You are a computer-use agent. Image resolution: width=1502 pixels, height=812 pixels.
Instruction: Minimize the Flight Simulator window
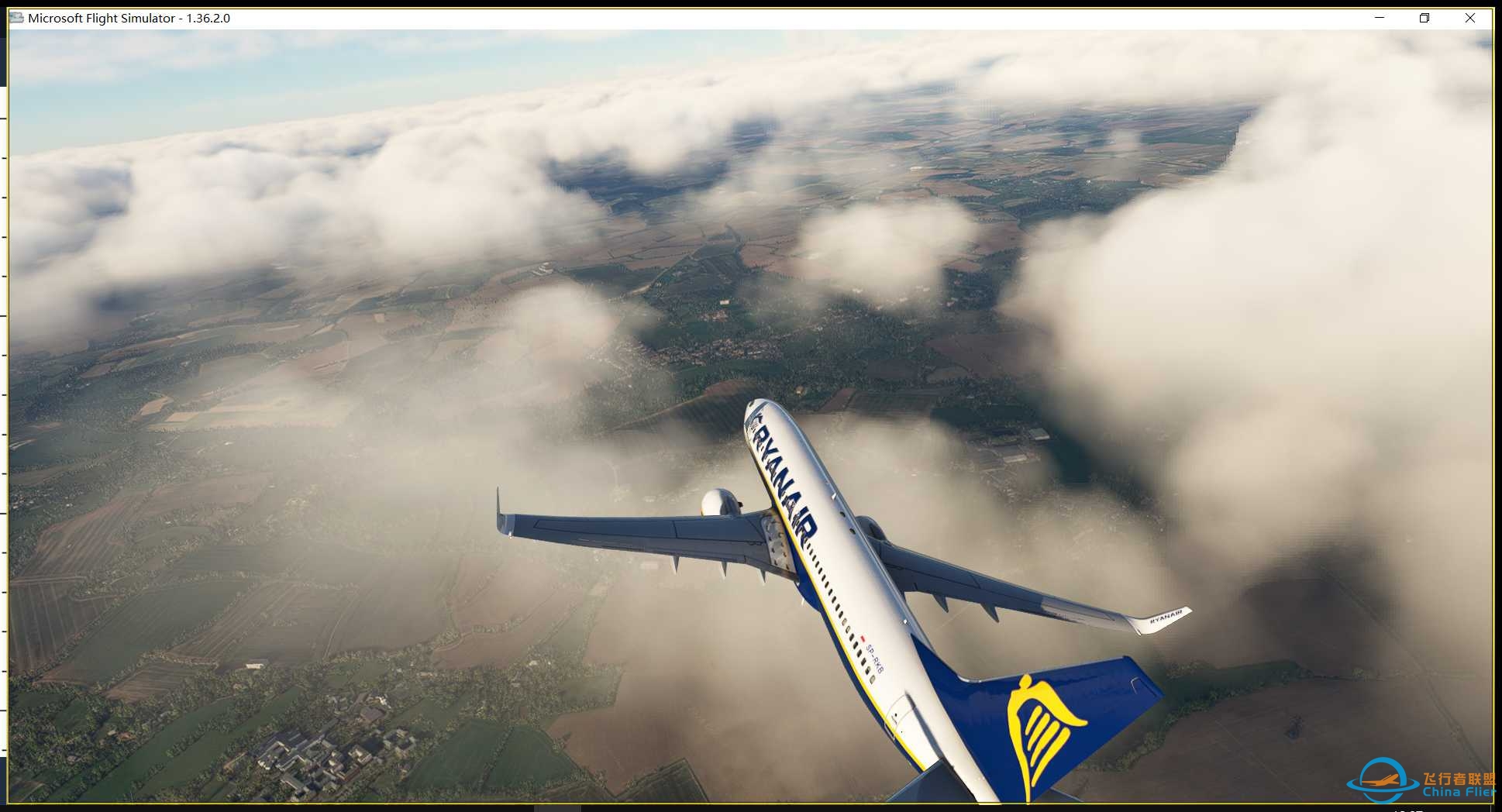point(1379,17)
